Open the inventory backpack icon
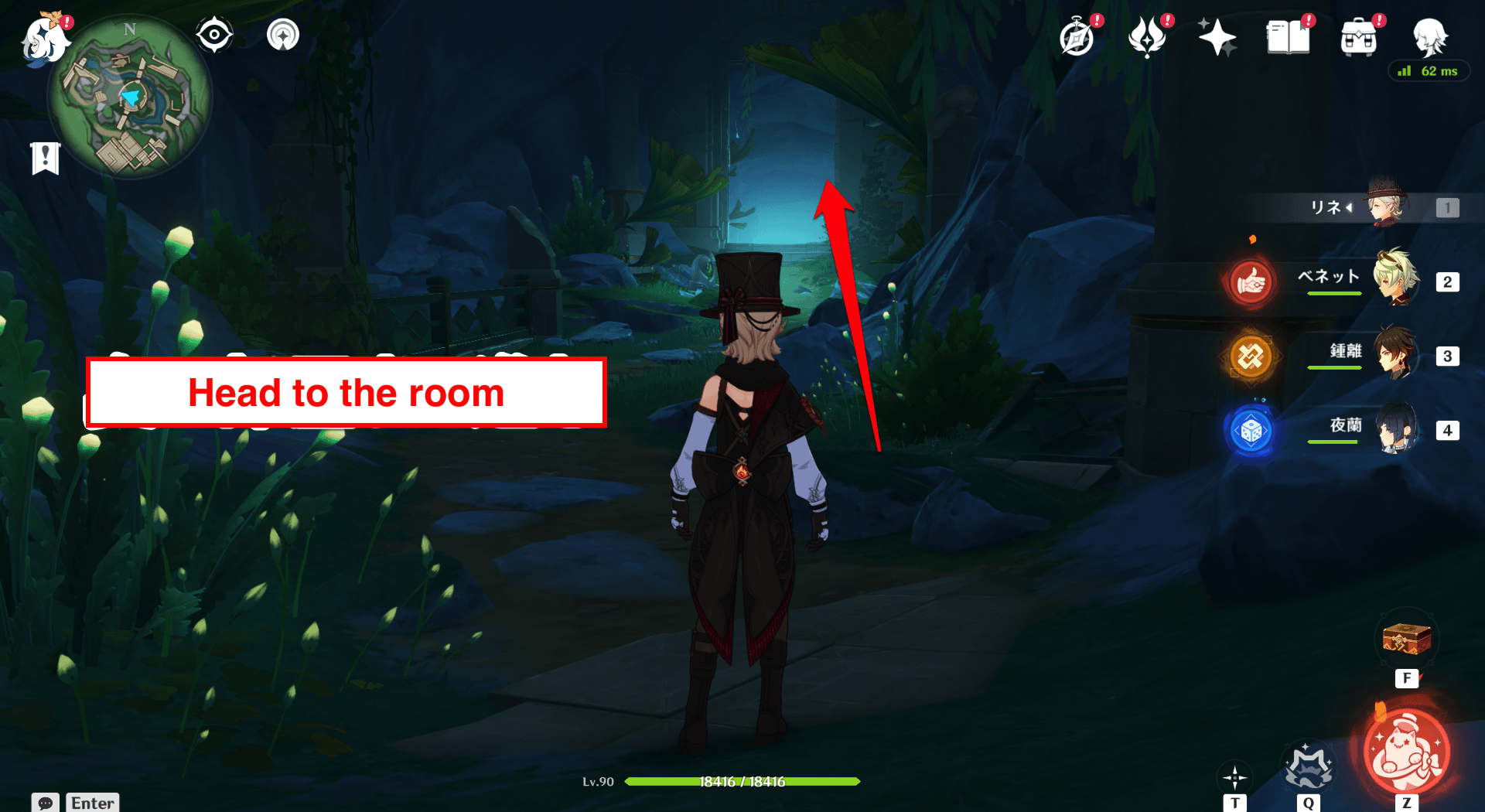 click(x=1359, y=38)
